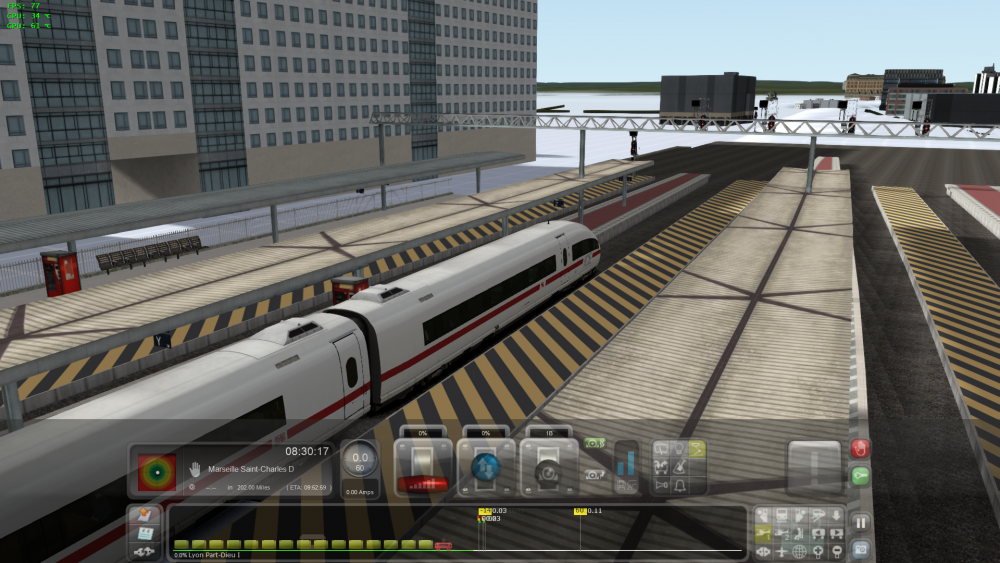Switch on headlights with the bulb icon
The height and width of the screenshot is (563, 1000).
click(x=678, y=449)
